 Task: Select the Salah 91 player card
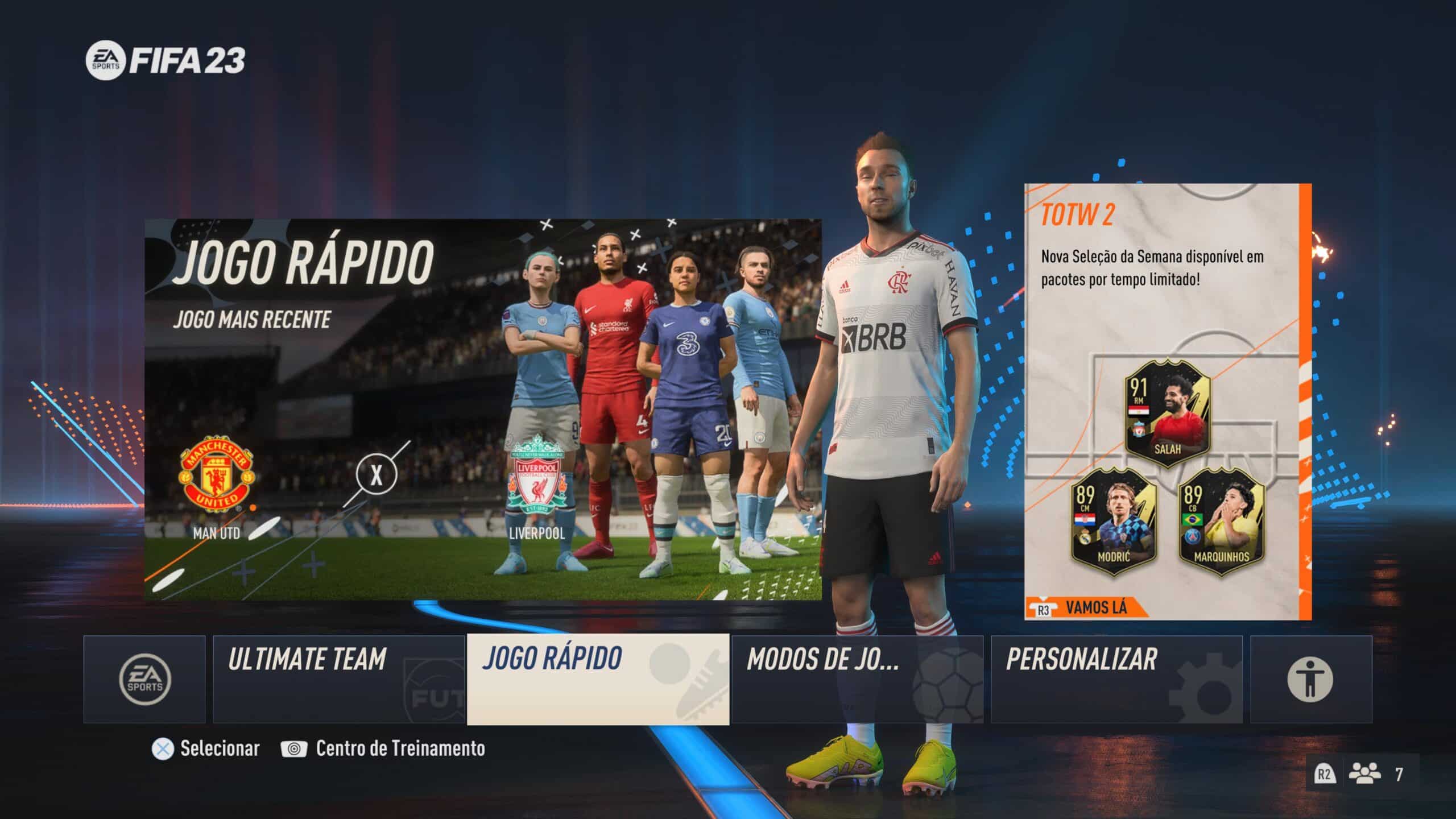pyautogui.click(x=1167, y=413)
